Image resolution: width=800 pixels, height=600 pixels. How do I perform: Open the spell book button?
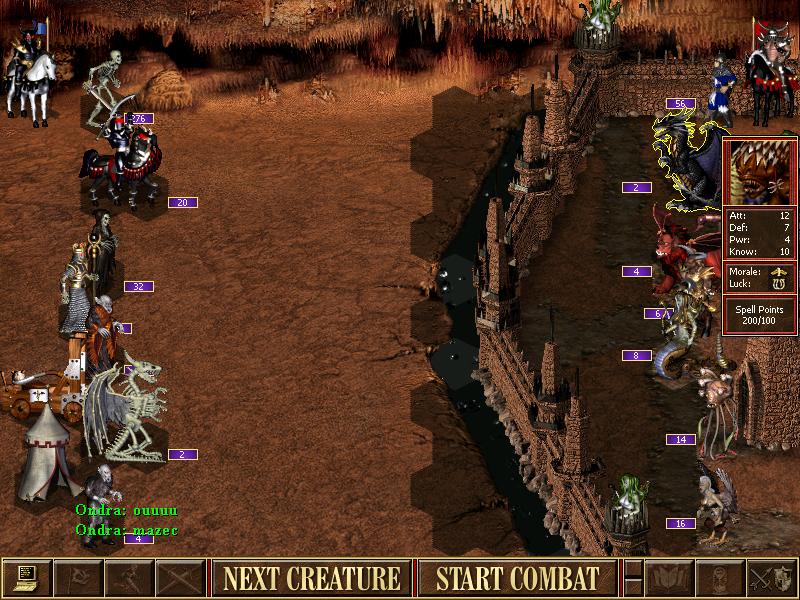[669, 578]
